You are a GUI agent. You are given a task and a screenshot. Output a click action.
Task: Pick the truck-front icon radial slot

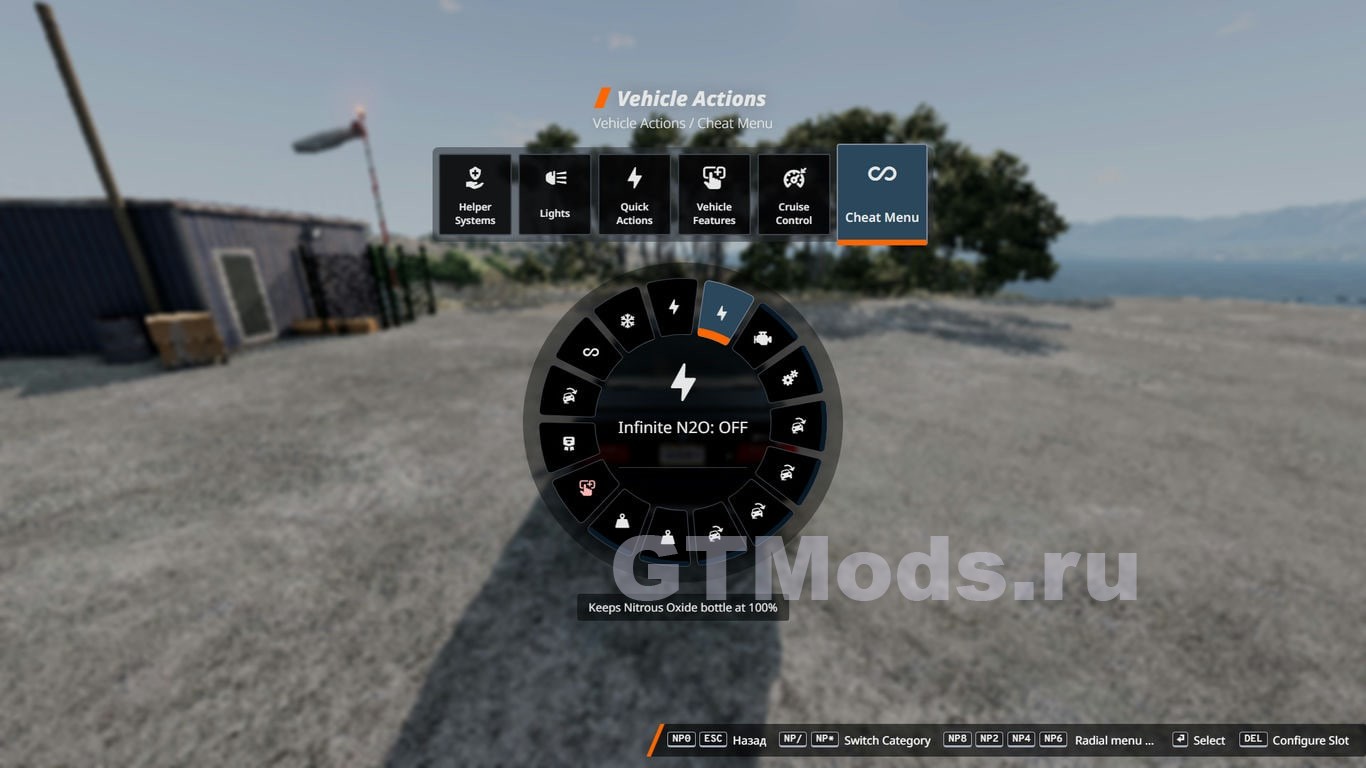tap(568, 443)
